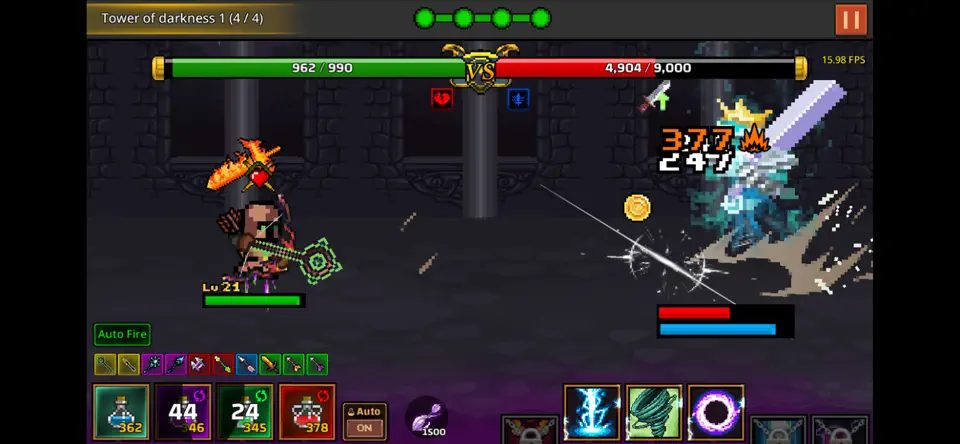The height and width of the screenshot is (444, 960).
Task: Select the arrow on the blue background
Action: 246,365
